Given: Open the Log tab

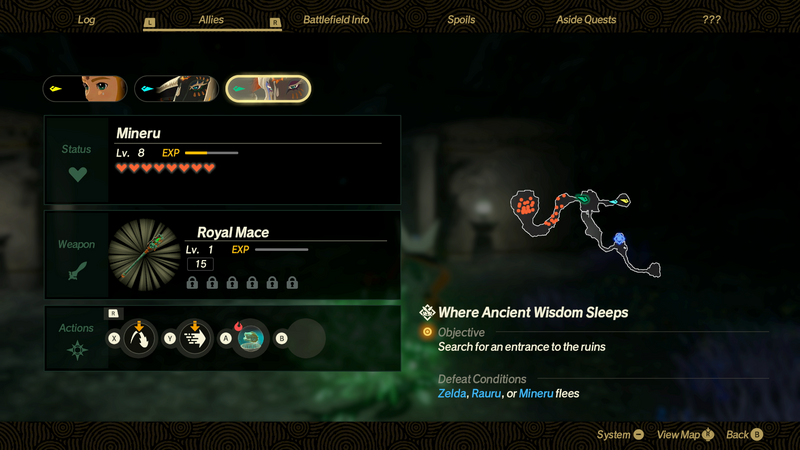Looking at the screenshot, I should click(87, 20).
